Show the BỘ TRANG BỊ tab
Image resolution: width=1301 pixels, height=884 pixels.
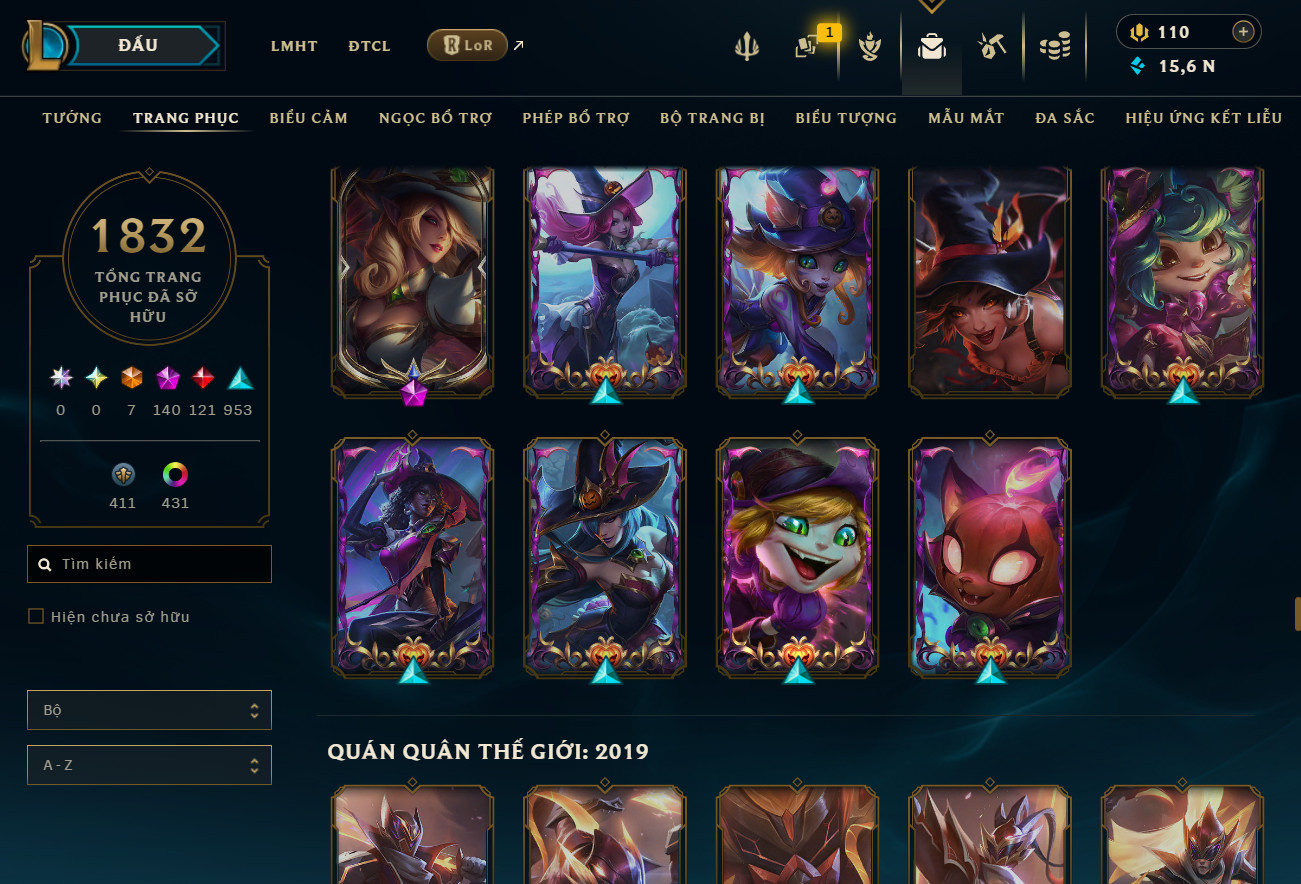coord(712,118)
